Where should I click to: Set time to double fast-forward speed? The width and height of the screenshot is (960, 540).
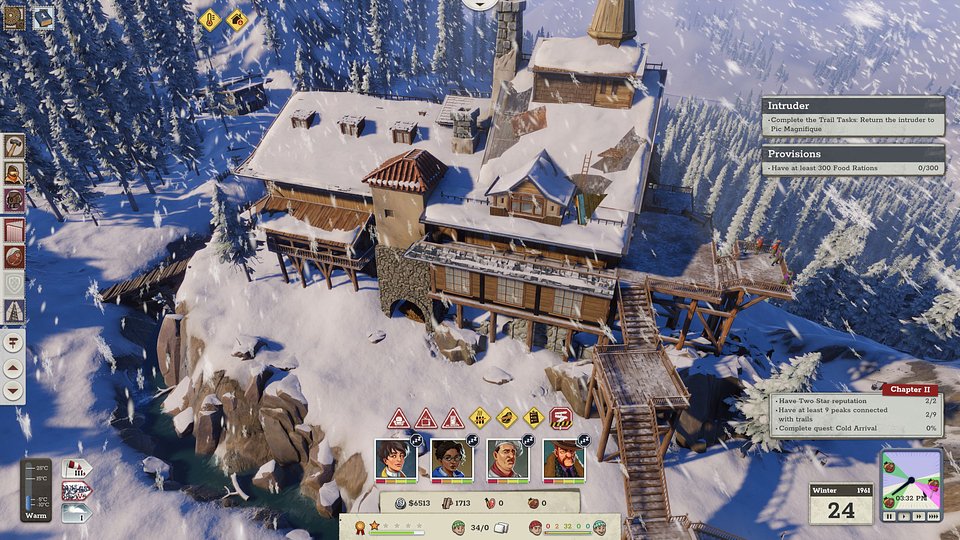(x=918, y=517)
